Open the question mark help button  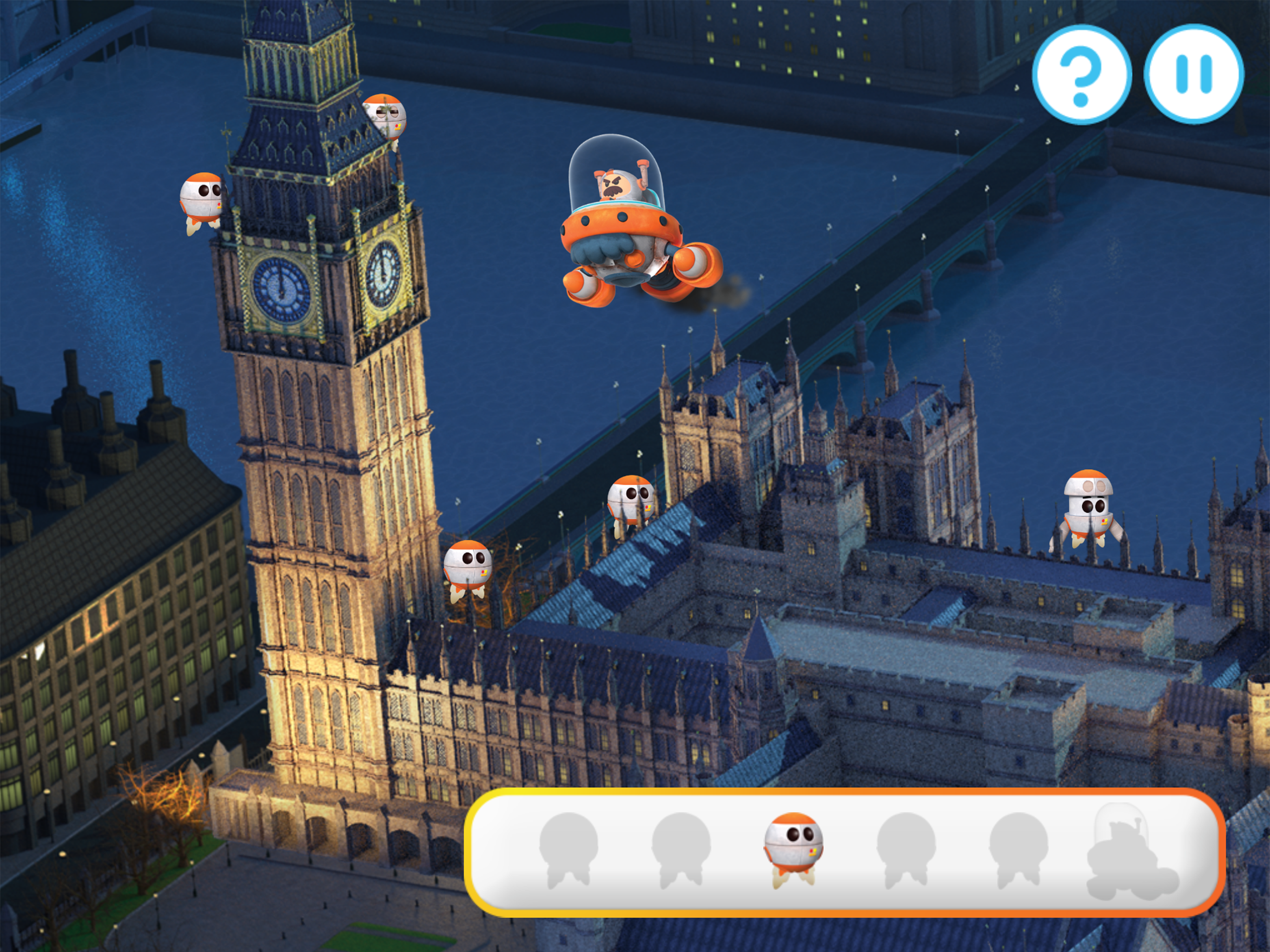pos(1081,75)
